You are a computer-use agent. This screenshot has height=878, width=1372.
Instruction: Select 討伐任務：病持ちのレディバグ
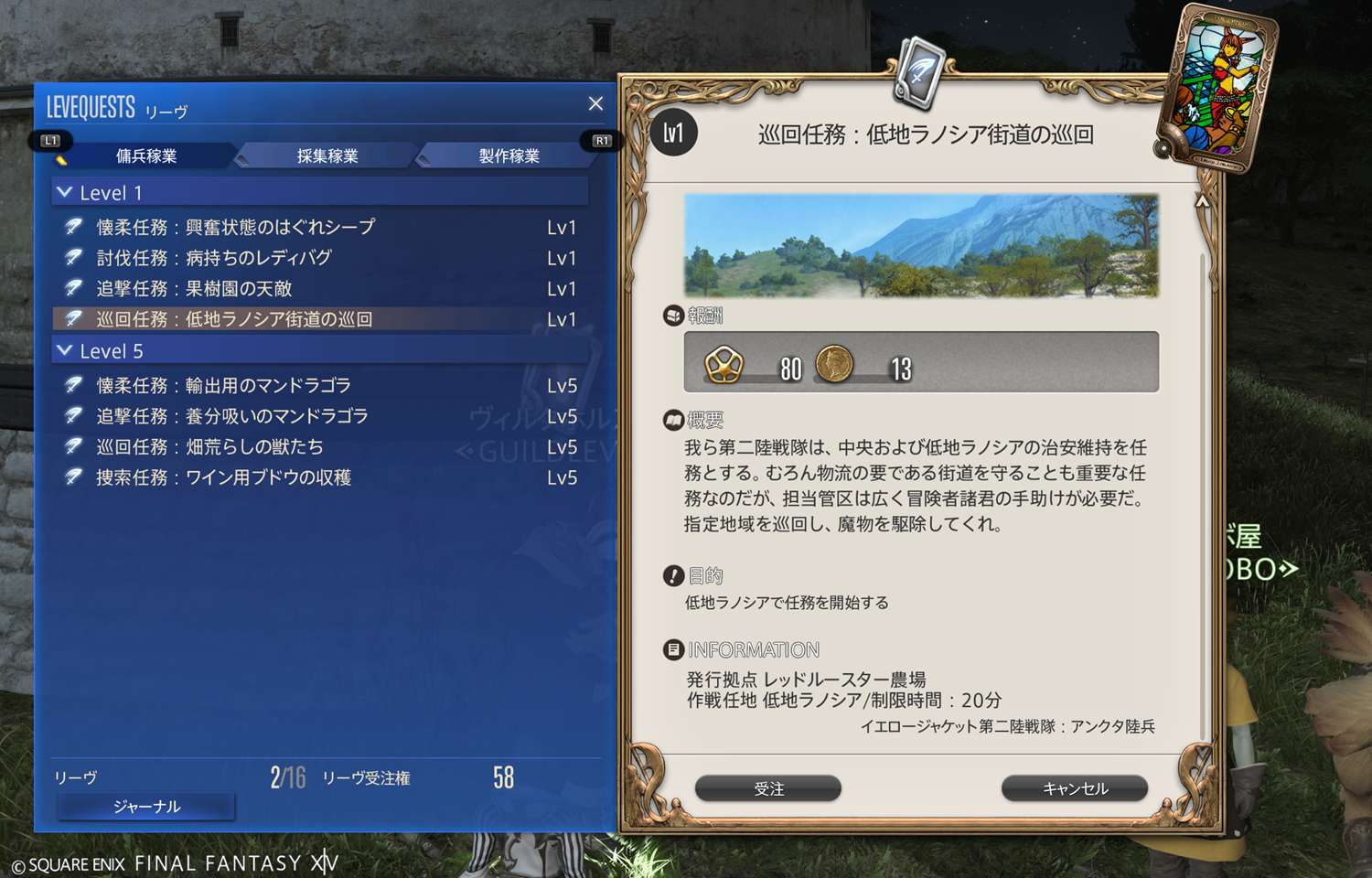(214, 259)
